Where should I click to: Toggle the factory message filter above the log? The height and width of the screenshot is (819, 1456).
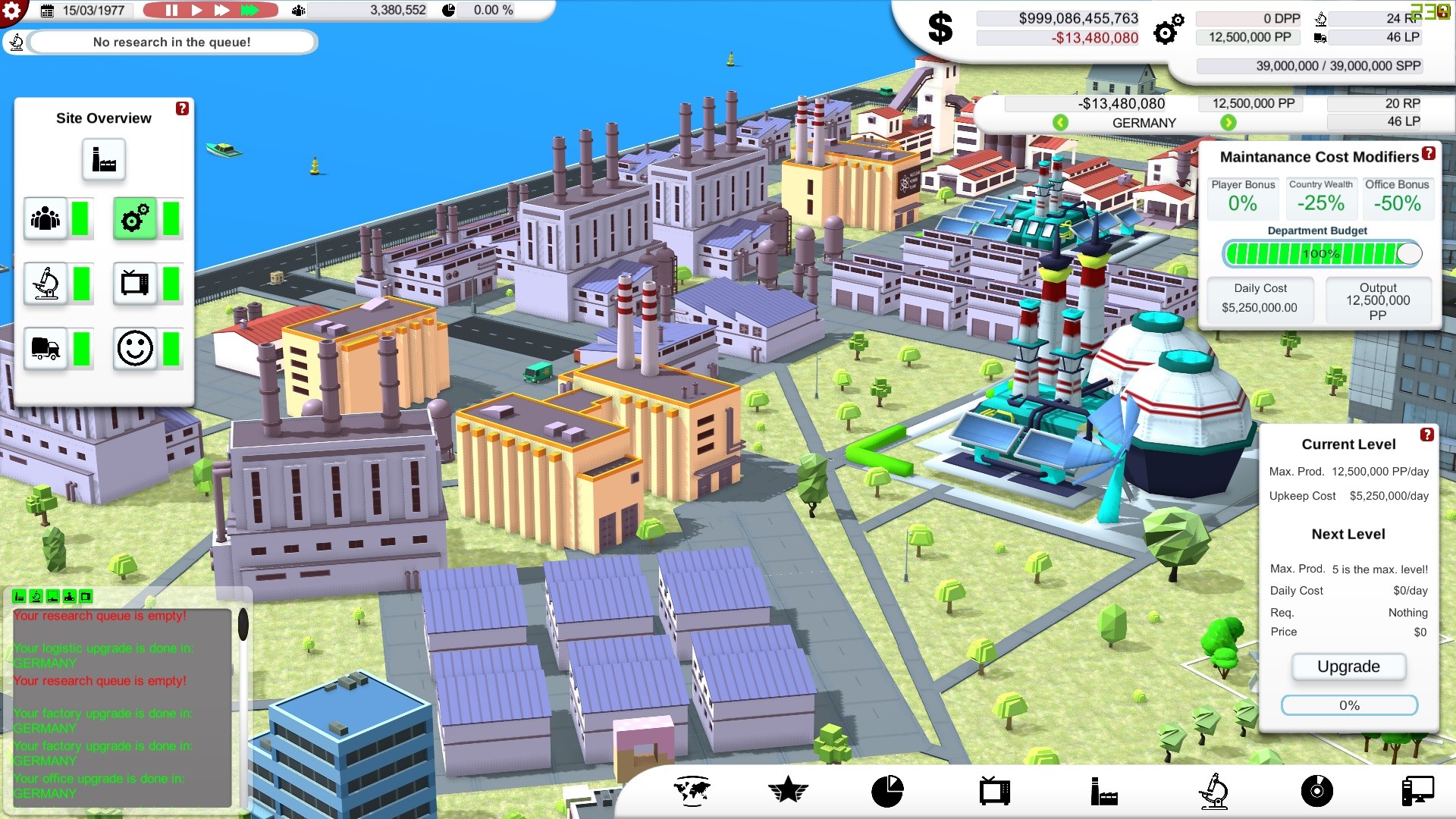point(19,596)
